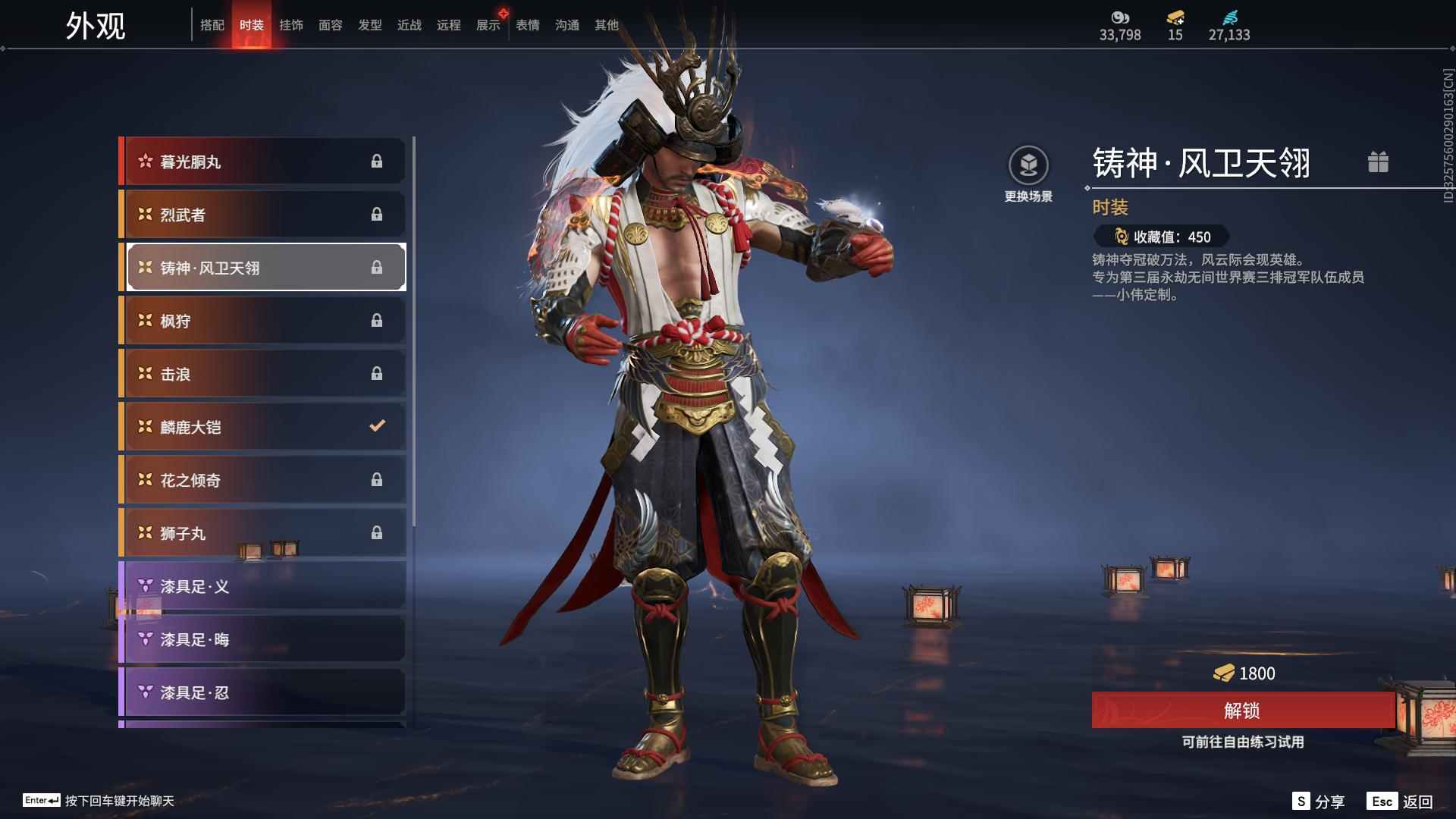Click the equipped checkmark on 麟鹿大铠

(x=377, y=426)
